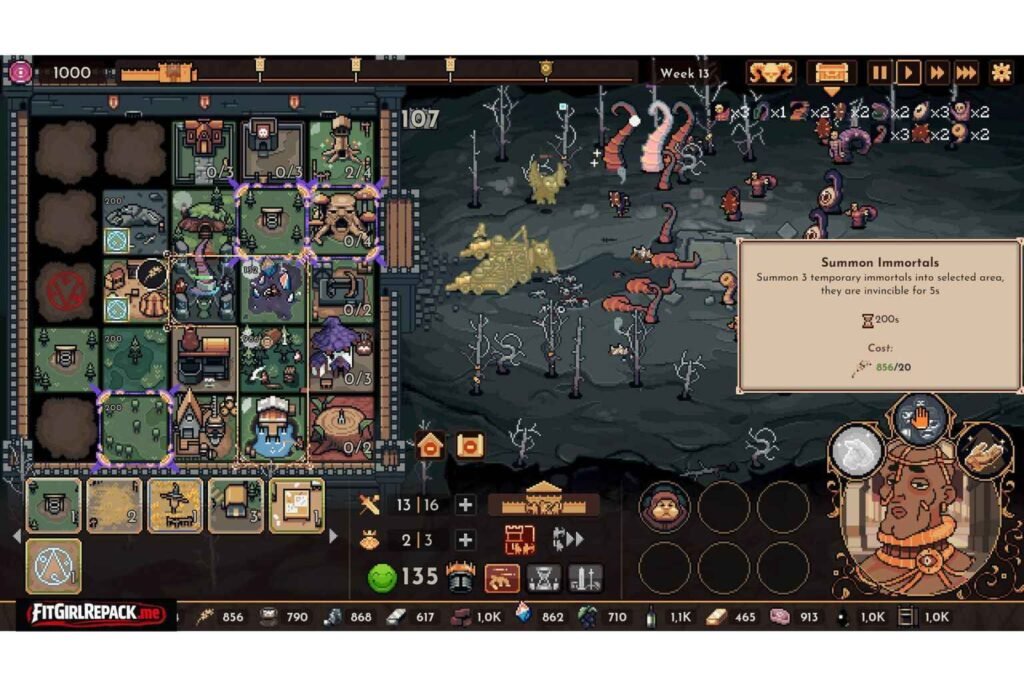Select the well building card

[53, 505]
